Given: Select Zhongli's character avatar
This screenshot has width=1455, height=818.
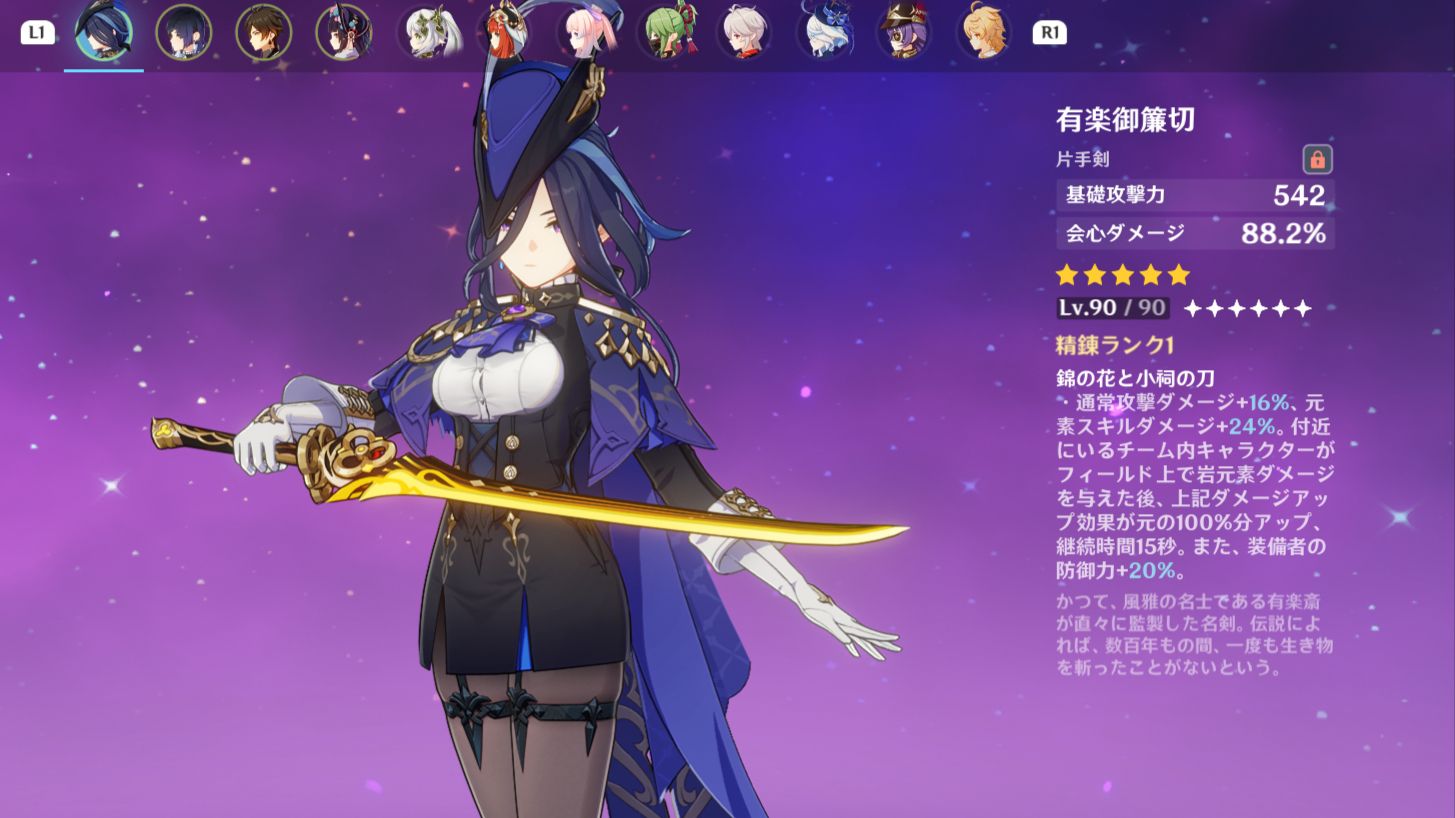Looking at the screenshot, I should (264, 32).
